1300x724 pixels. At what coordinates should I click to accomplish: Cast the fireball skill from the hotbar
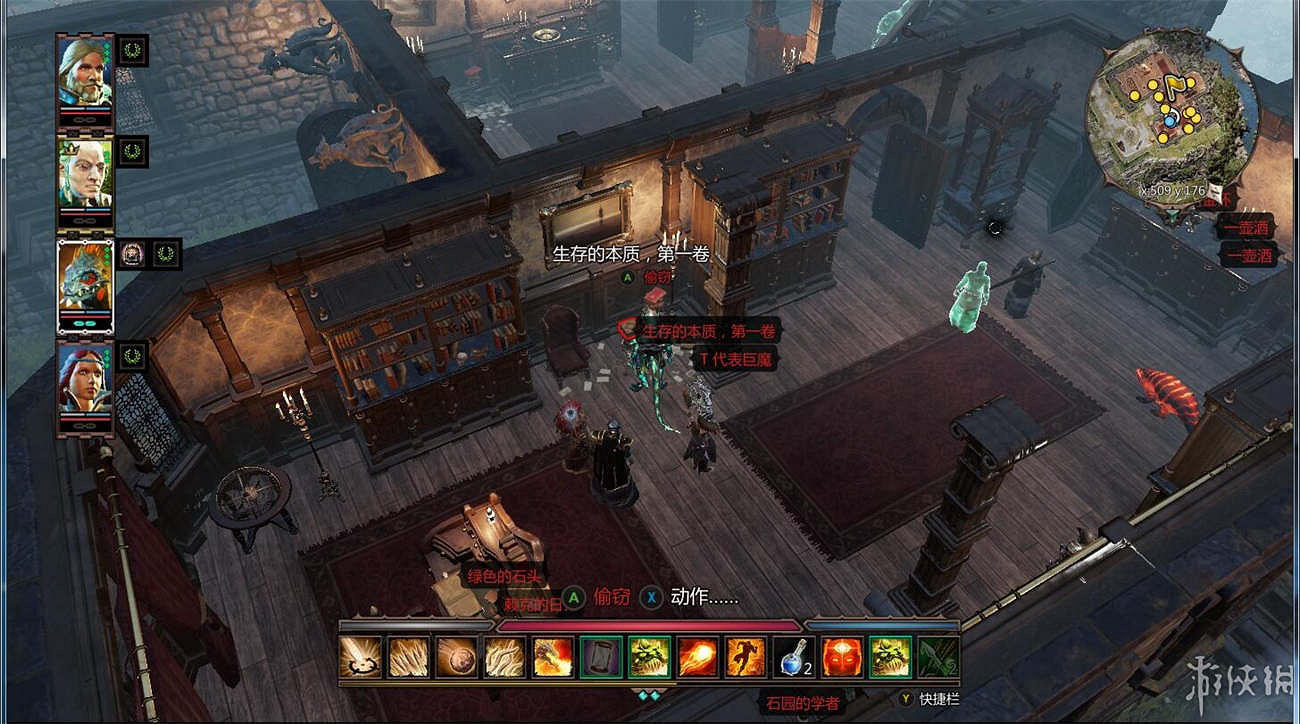(x=697, y=657)
